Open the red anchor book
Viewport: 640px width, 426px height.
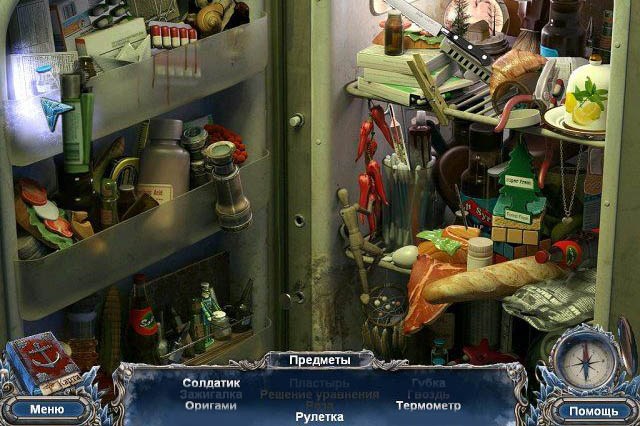[41, 362]
